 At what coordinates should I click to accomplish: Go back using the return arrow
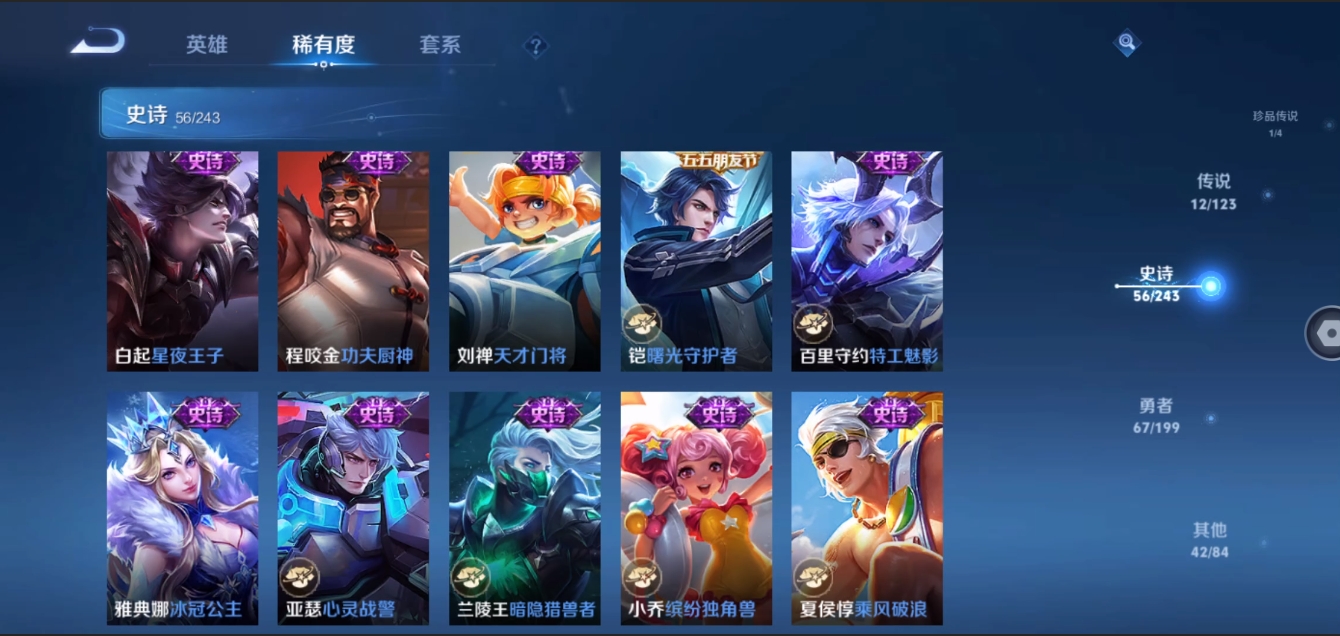click(x=98, y=42)
